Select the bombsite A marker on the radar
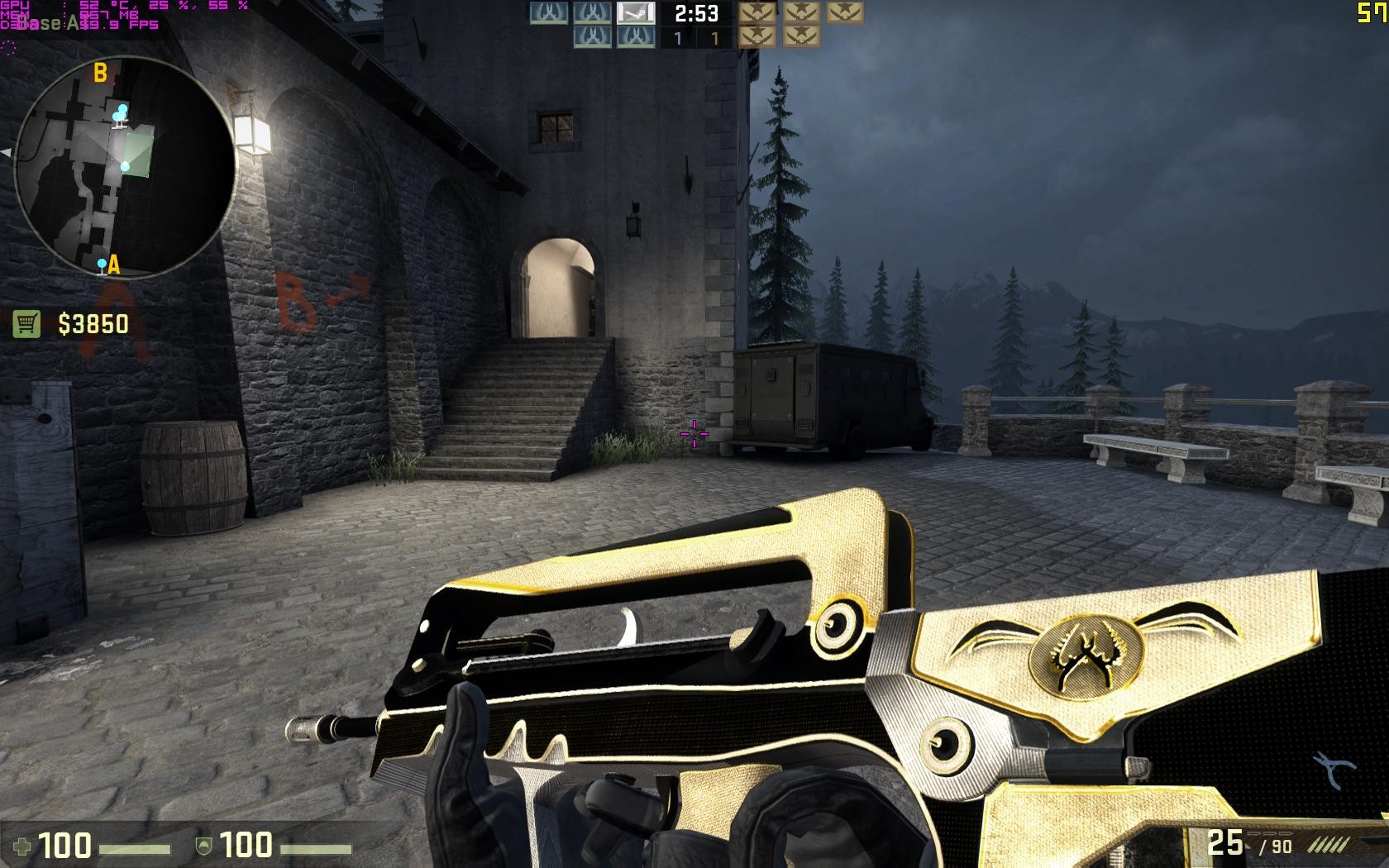 [112, 265]
